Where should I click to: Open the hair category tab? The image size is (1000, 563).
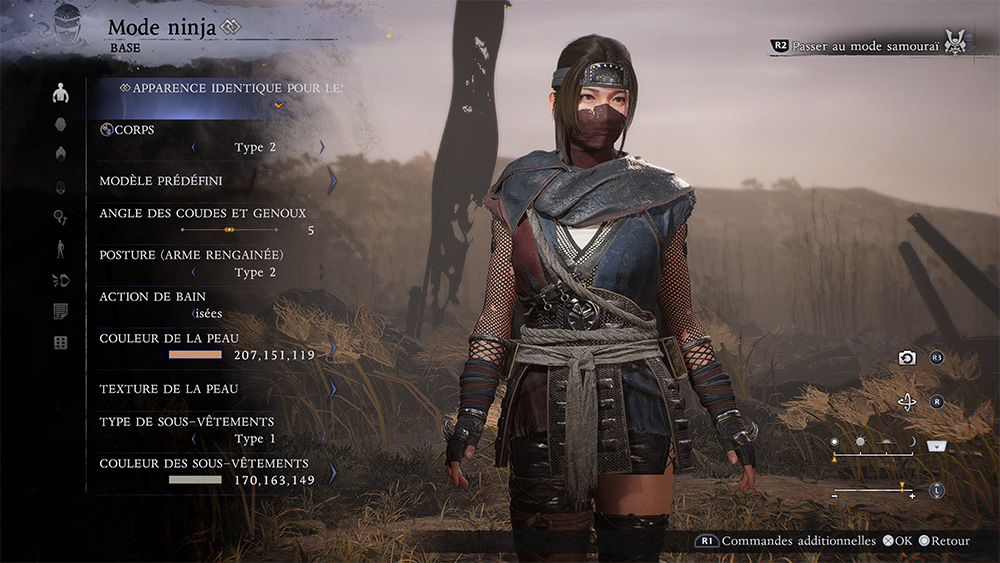point(61,154)
